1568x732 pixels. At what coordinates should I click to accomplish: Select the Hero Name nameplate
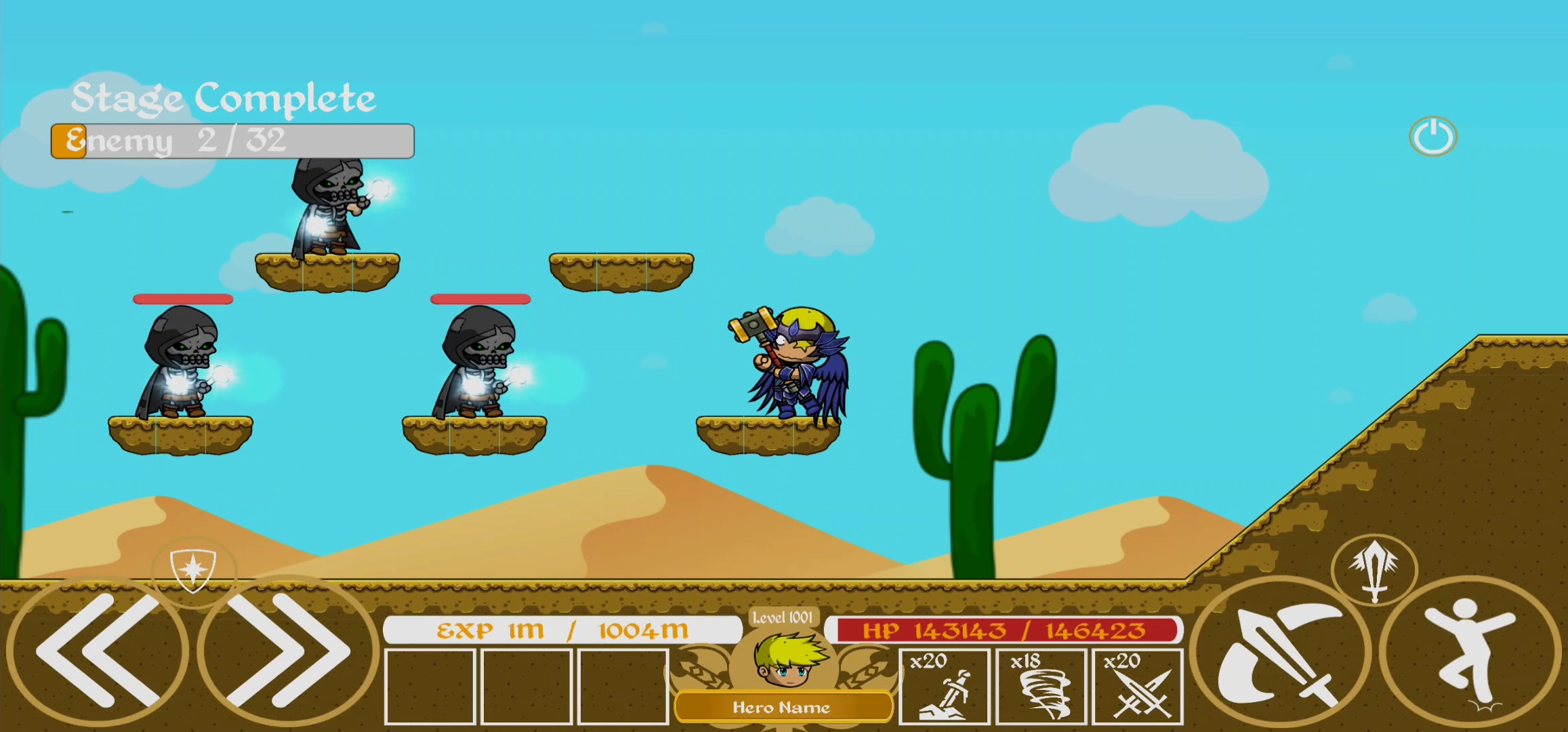pyautogui.click(x=783, y=708)
